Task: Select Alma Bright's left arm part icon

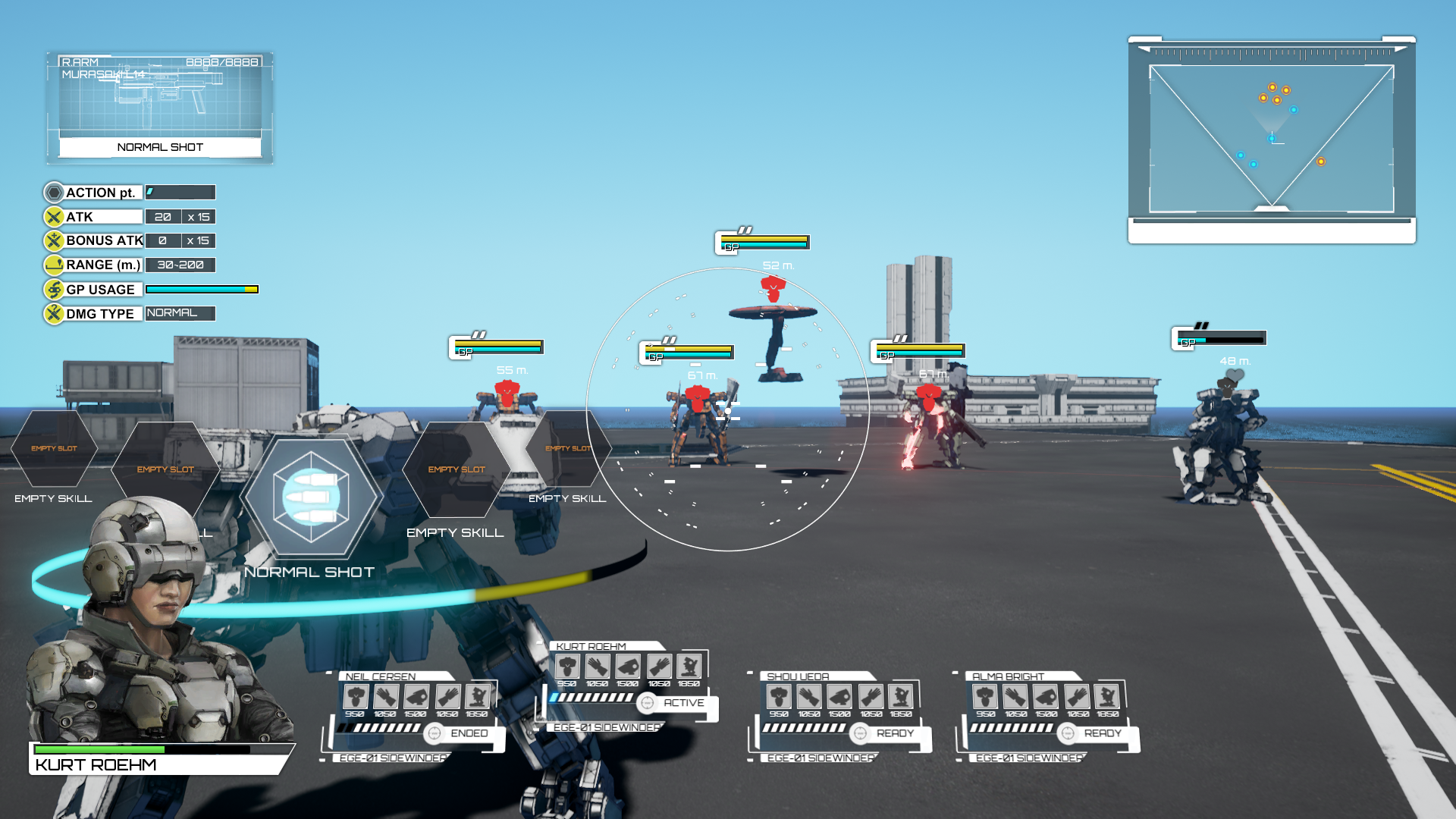Action: coord(1016,695)
